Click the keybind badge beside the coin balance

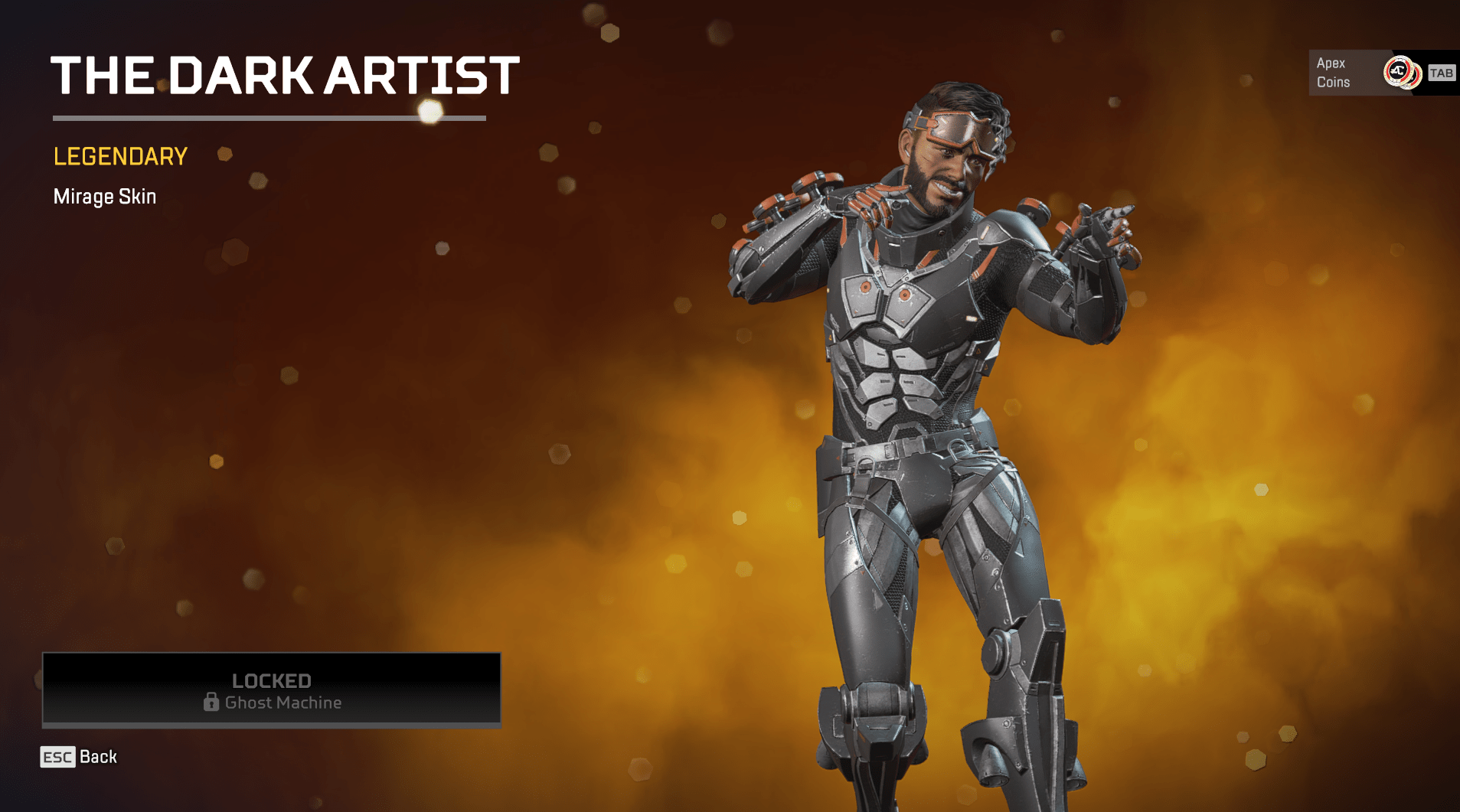(1442, 73)
